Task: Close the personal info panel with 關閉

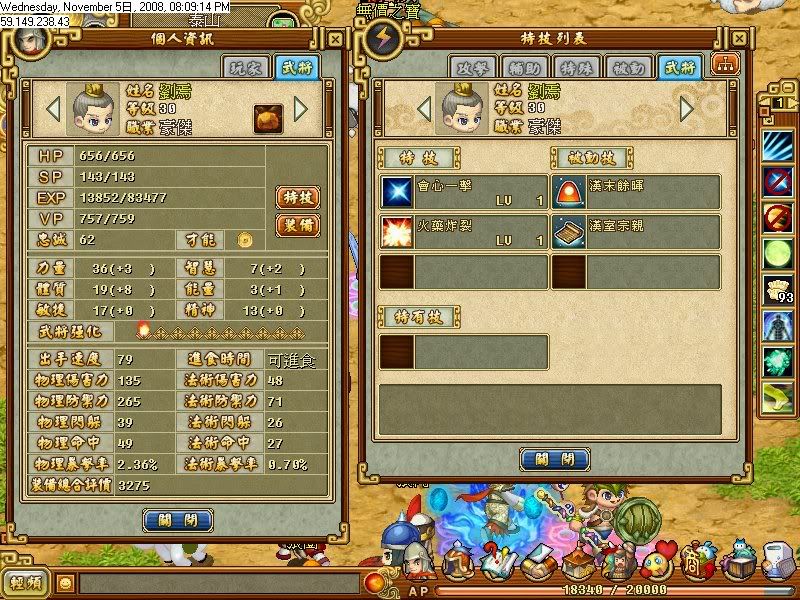Action: [x=178, y=520]
